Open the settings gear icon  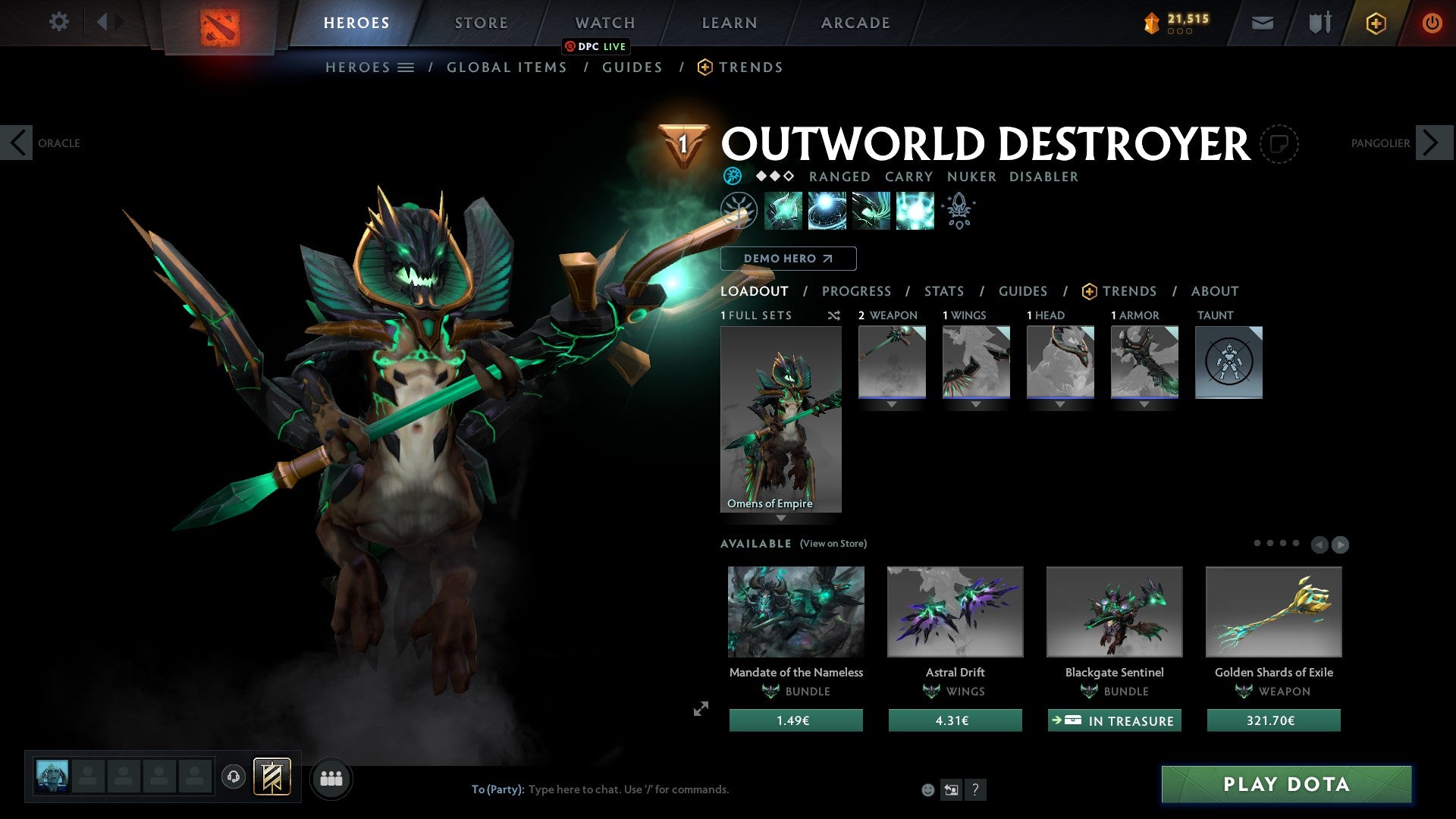coord(59,22)
